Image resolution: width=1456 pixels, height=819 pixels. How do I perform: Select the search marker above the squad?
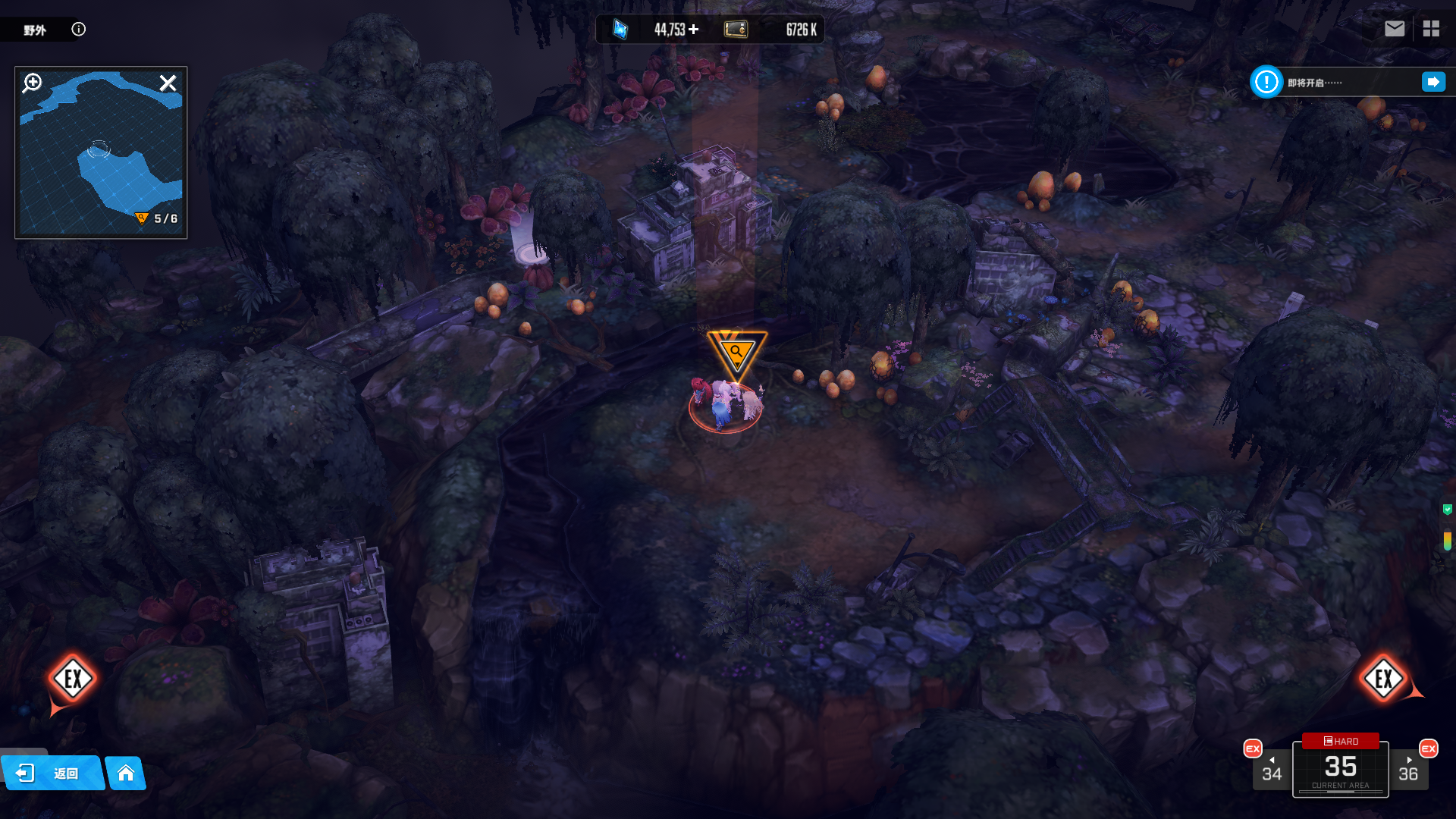coord(736,353)
